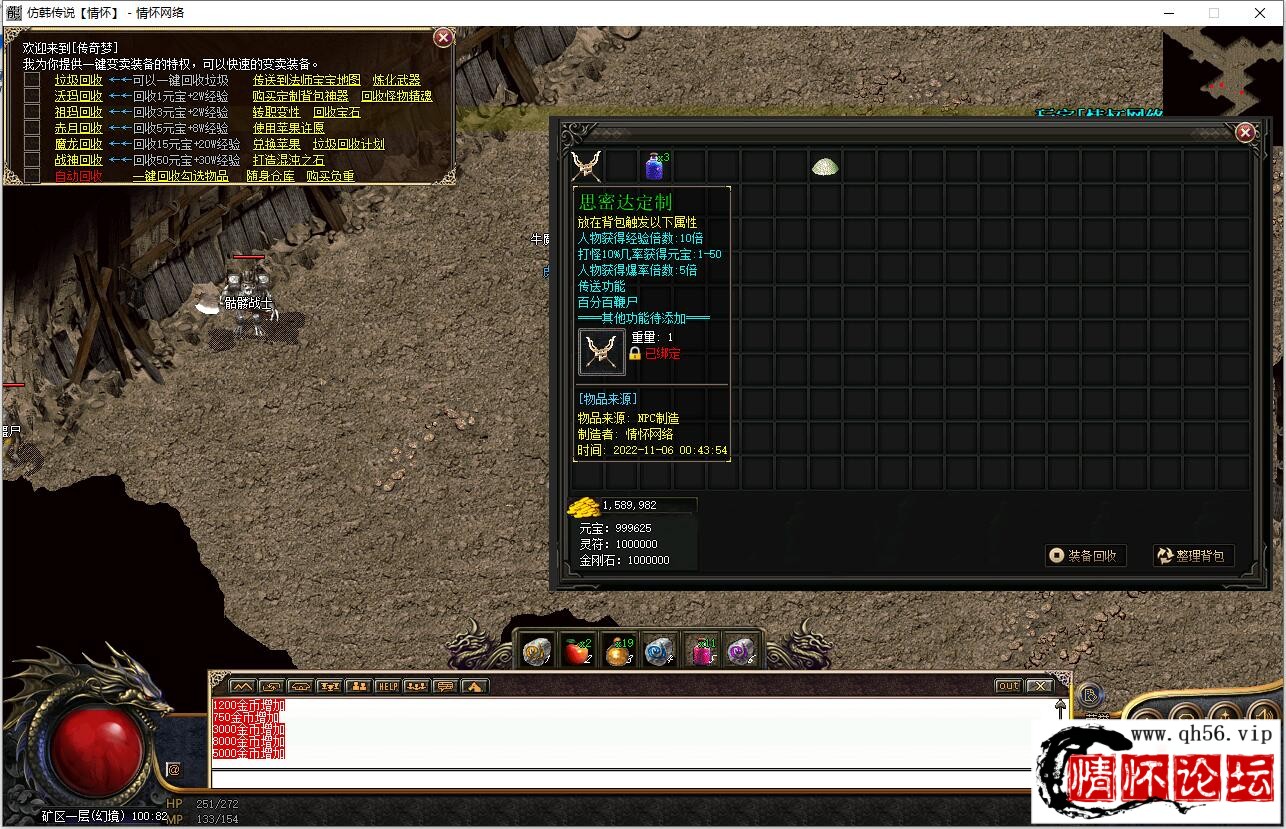Use the golden potion in the hotbar
This screenshot has height=829, width=1286.
point(620,652)
